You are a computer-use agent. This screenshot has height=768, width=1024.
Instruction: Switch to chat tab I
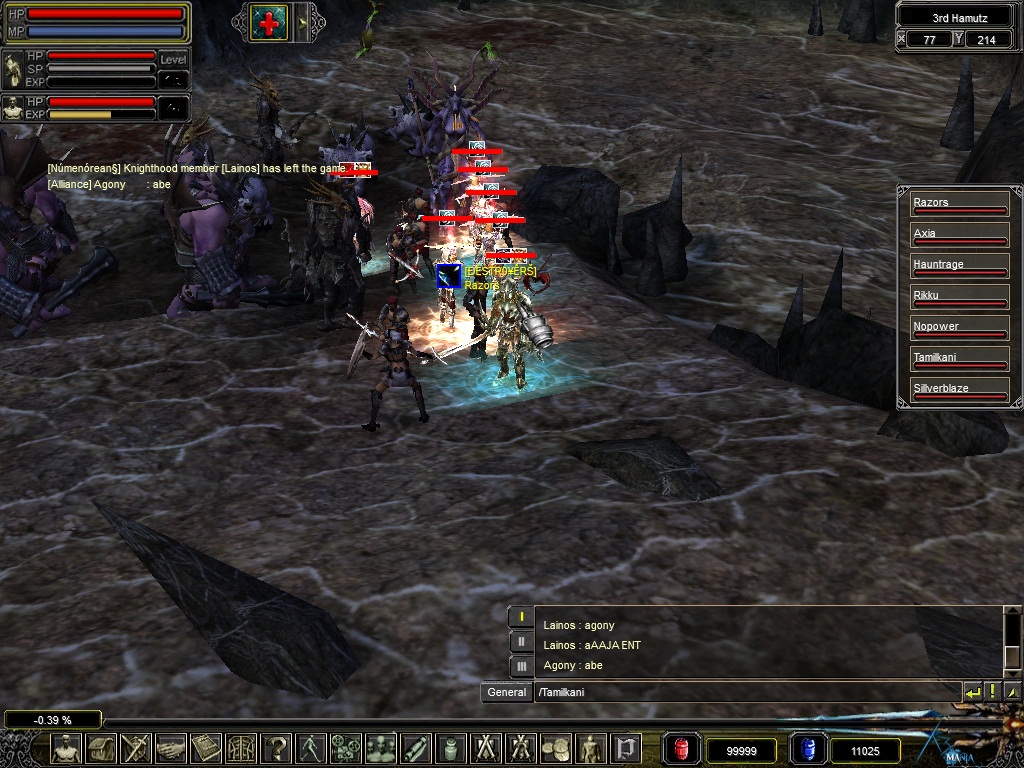[521, 617]
